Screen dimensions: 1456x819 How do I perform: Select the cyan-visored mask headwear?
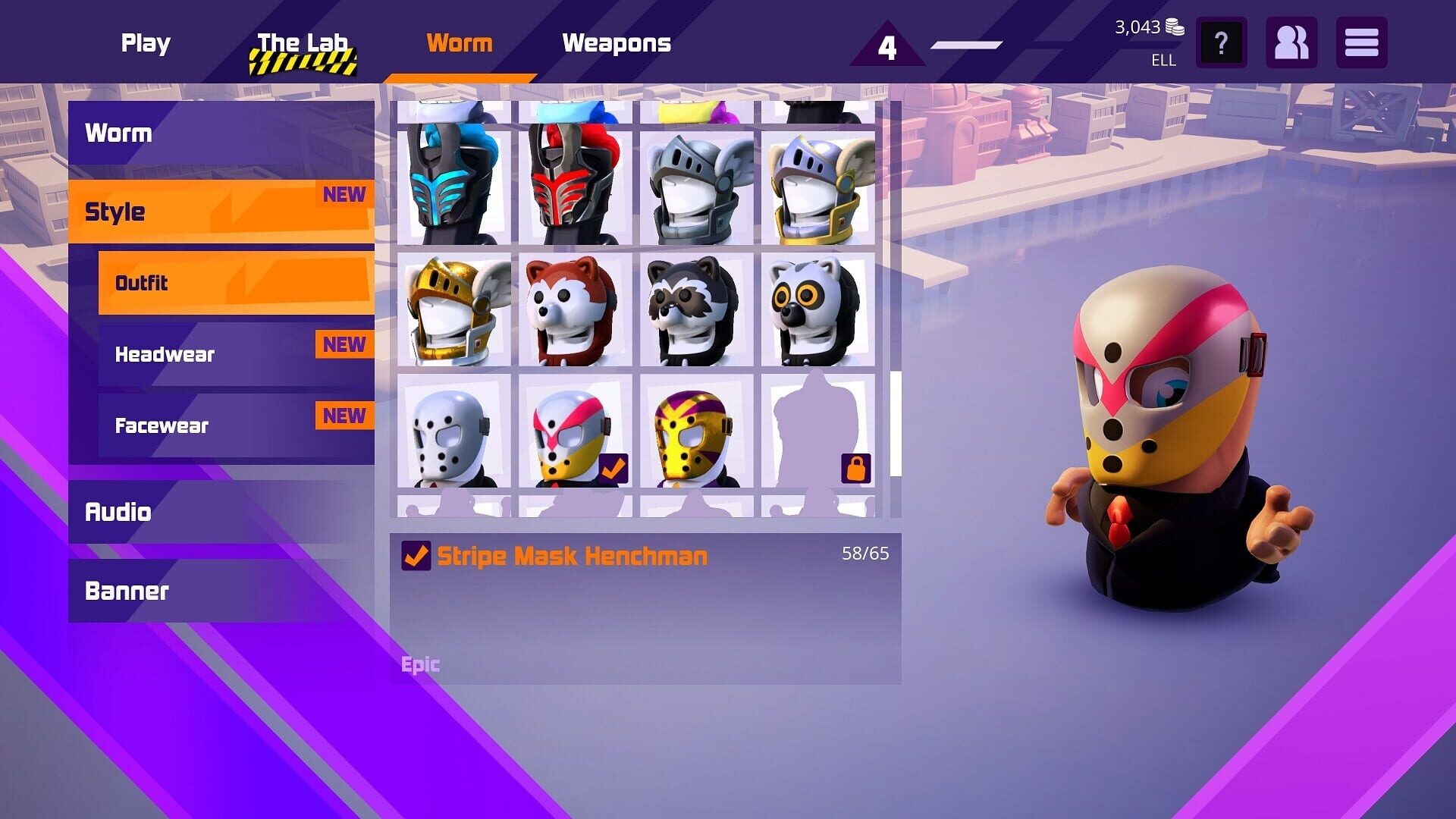point(451,182)
